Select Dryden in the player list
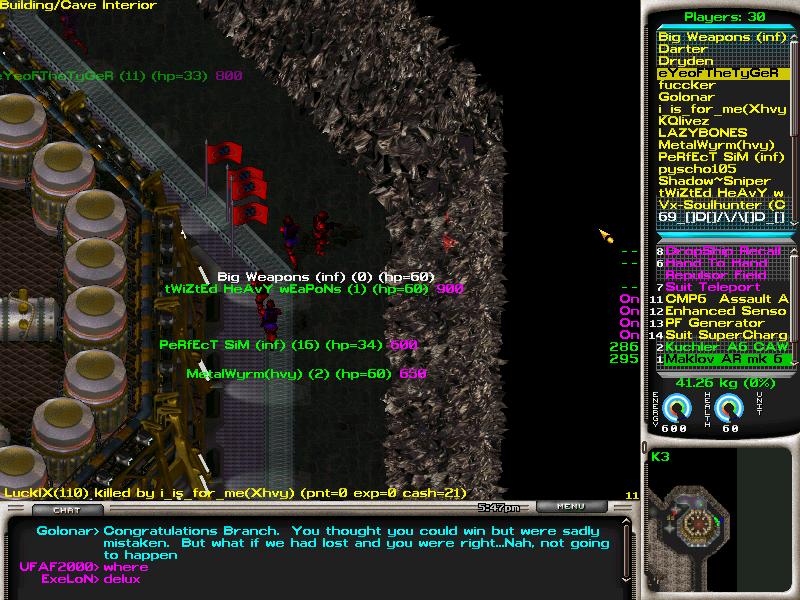Image resolution: width=800 pixels, height=600 pixels. point(686,61)
